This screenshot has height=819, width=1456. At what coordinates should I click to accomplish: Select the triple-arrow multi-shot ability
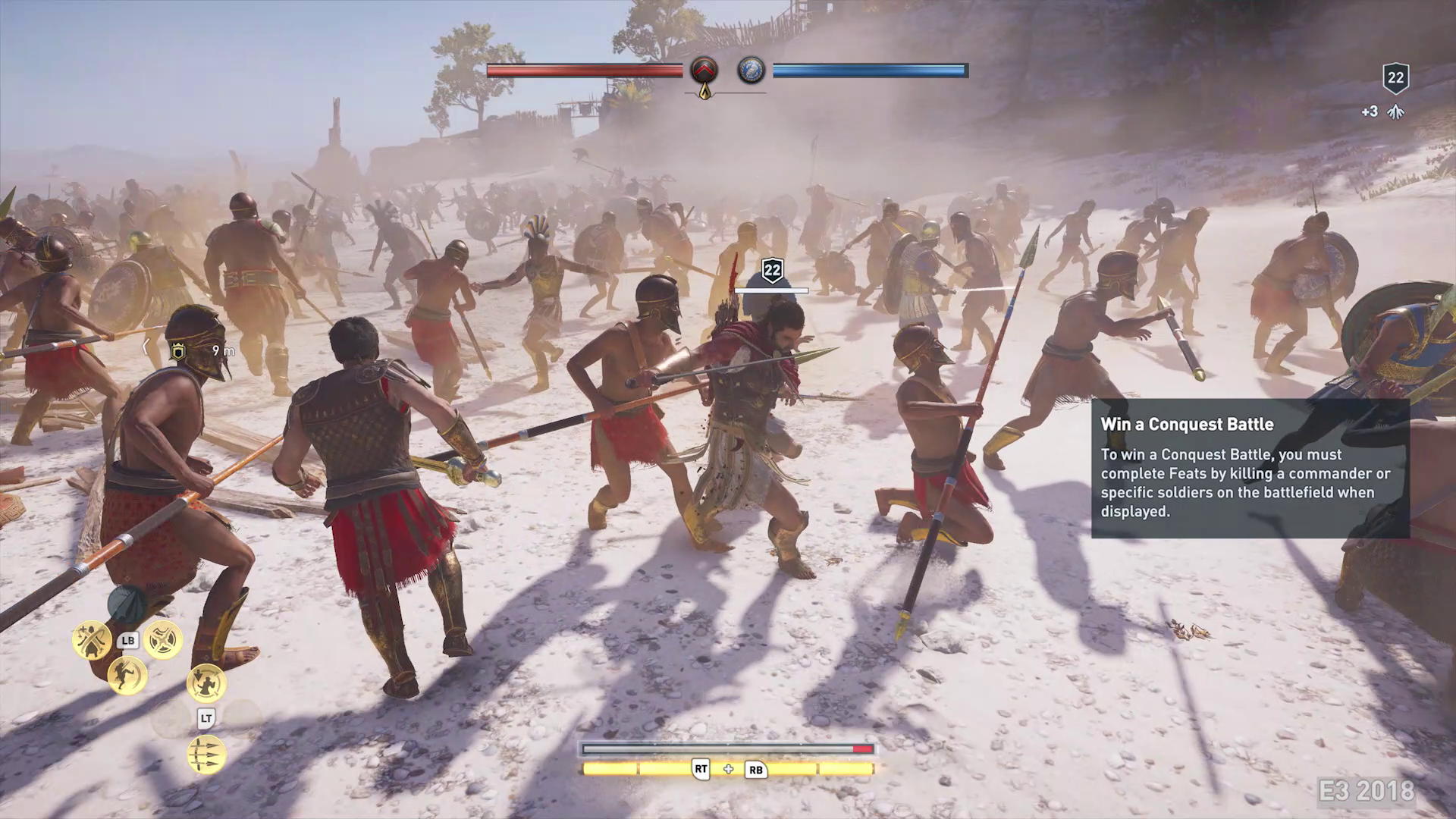[x=206, y=755]
